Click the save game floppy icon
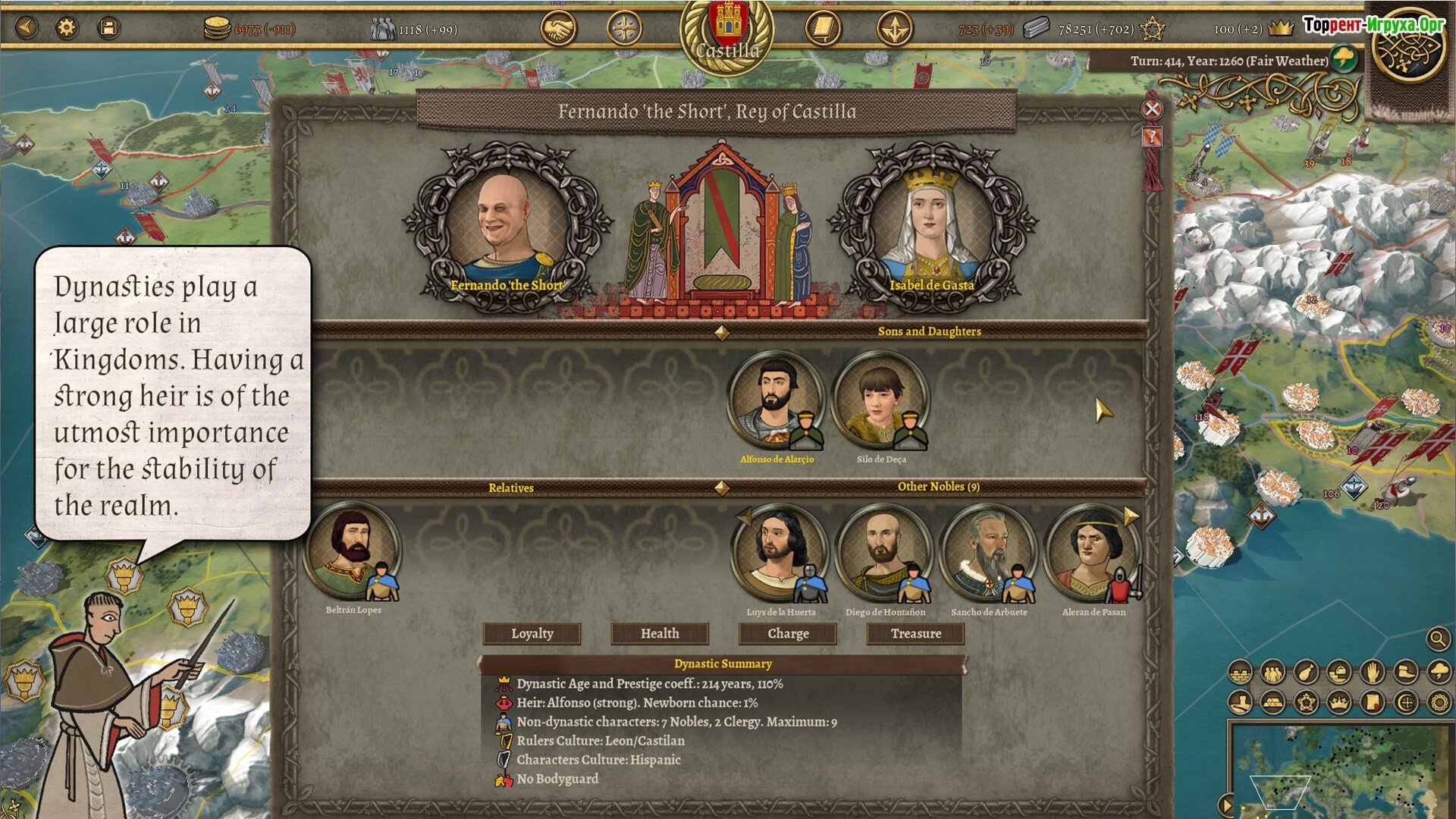The height and width of the screenshot is (819, 1456). [108, 29]
